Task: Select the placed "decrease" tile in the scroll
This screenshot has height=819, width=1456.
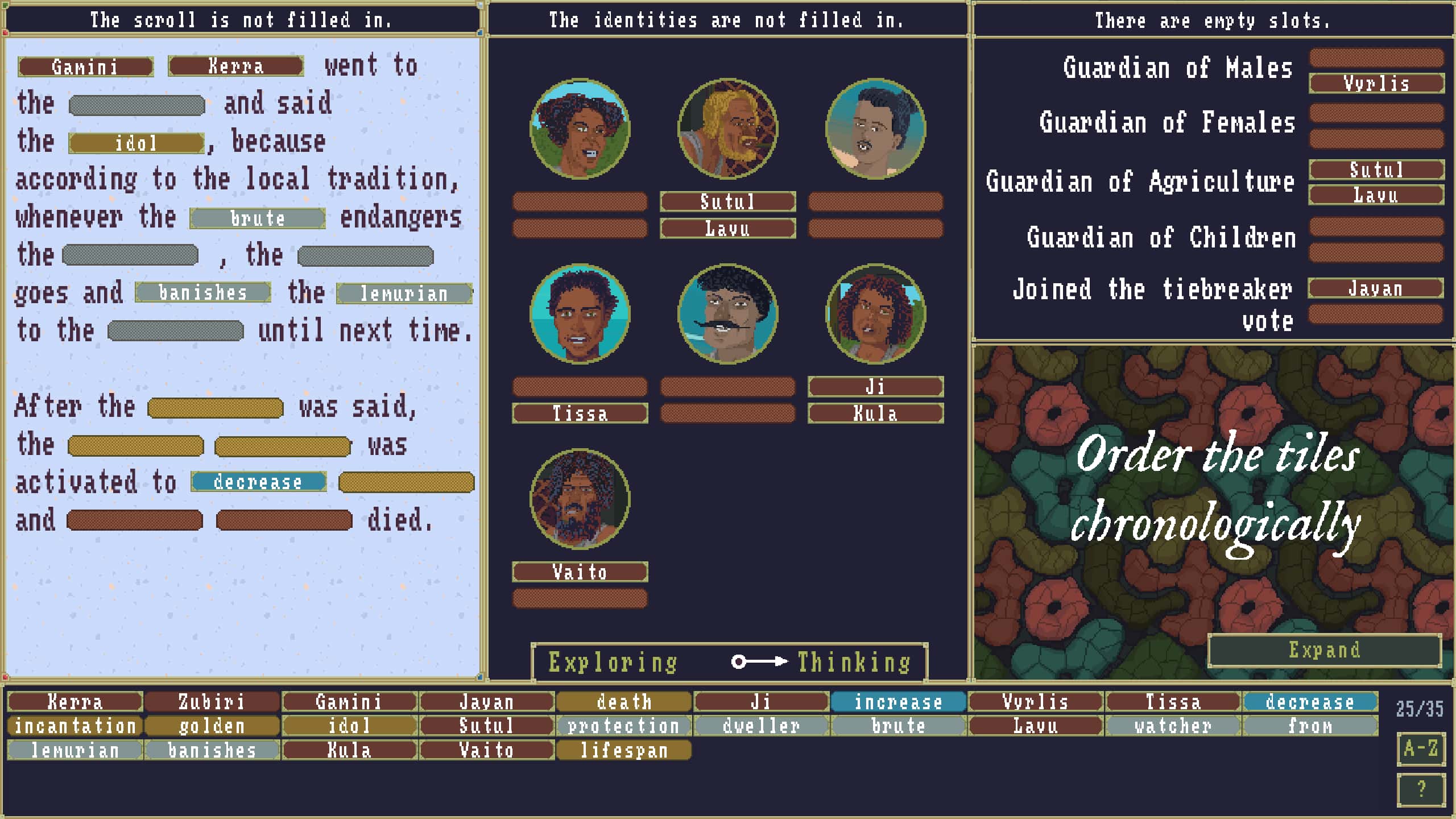Action: click(257, 482)
